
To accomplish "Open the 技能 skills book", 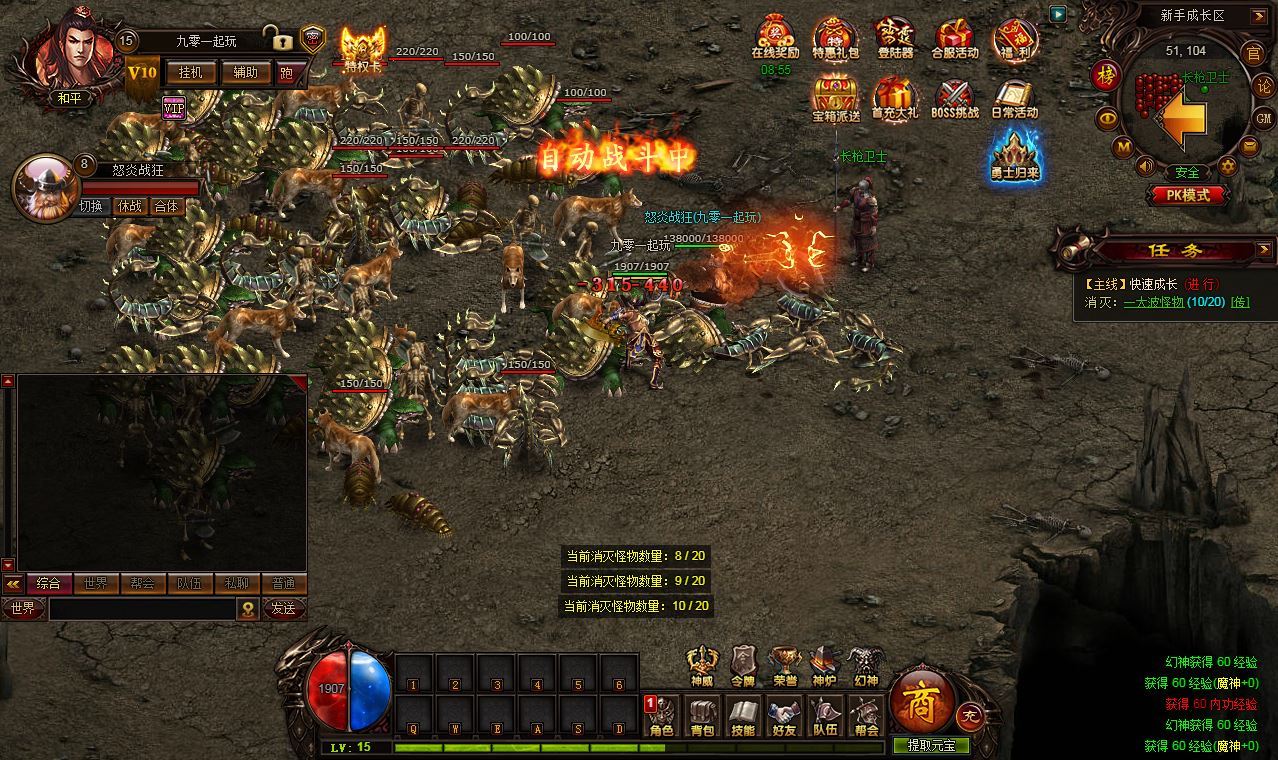I will pyautogui.click(x=743, y=716).
